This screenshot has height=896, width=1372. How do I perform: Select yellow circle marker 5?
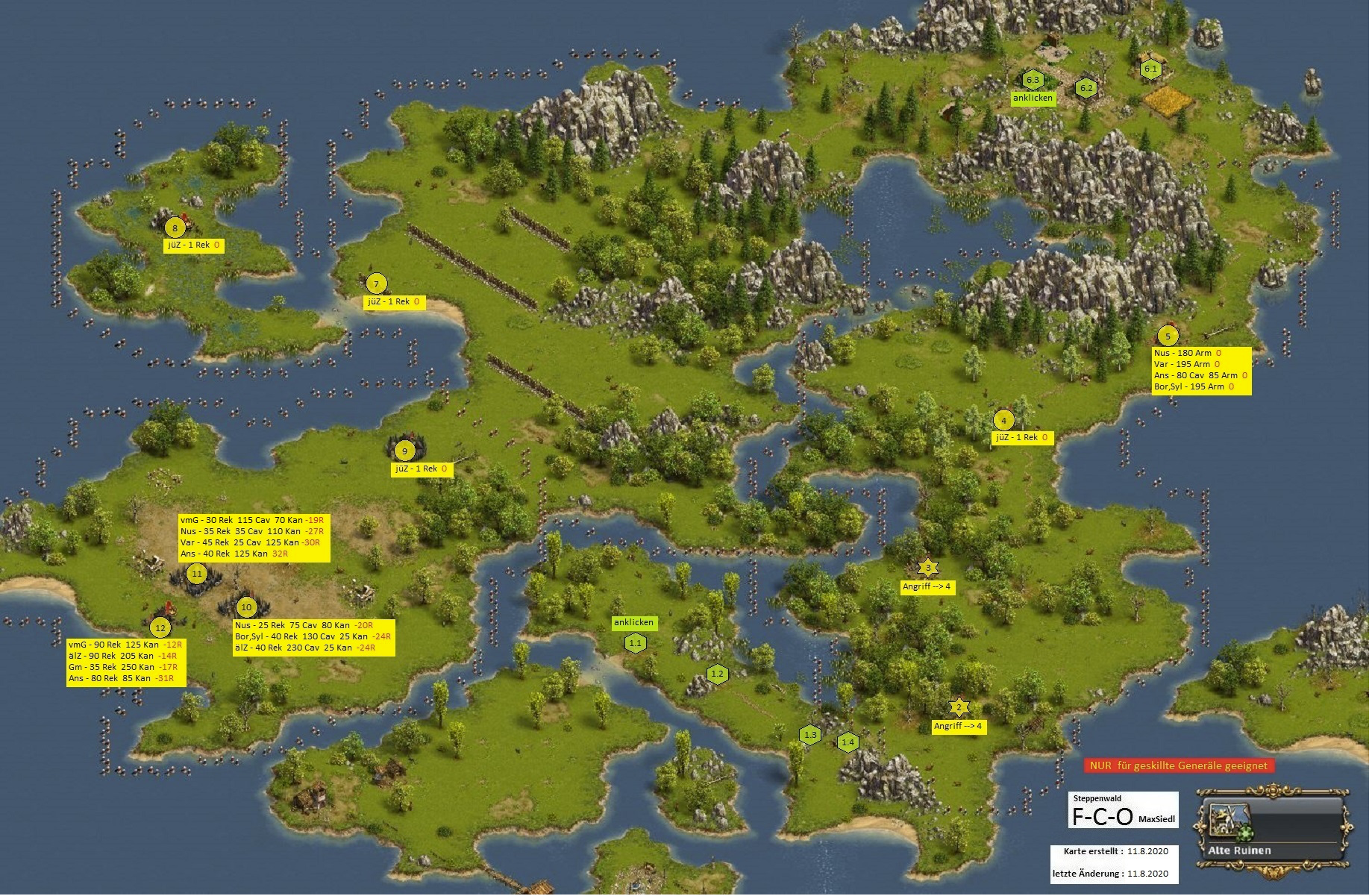pos(1168,336)
